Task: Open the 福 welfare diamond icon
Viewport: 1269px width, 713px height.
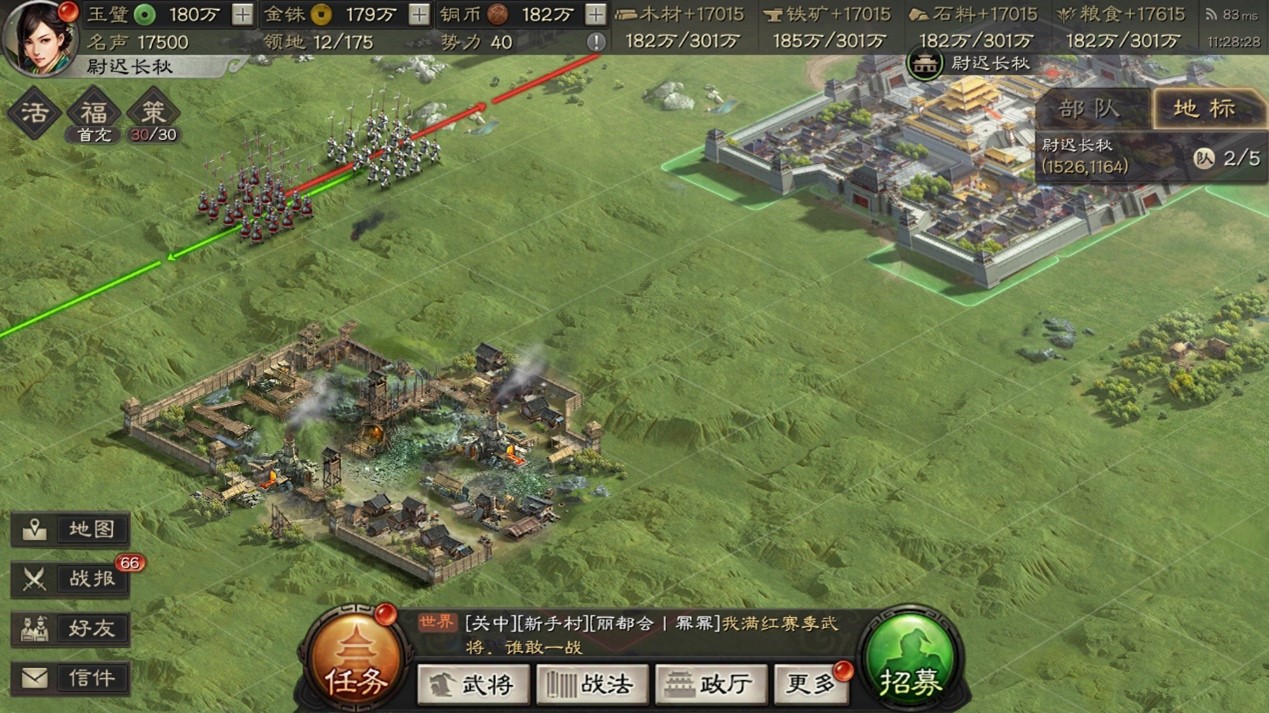Action: 95,111
